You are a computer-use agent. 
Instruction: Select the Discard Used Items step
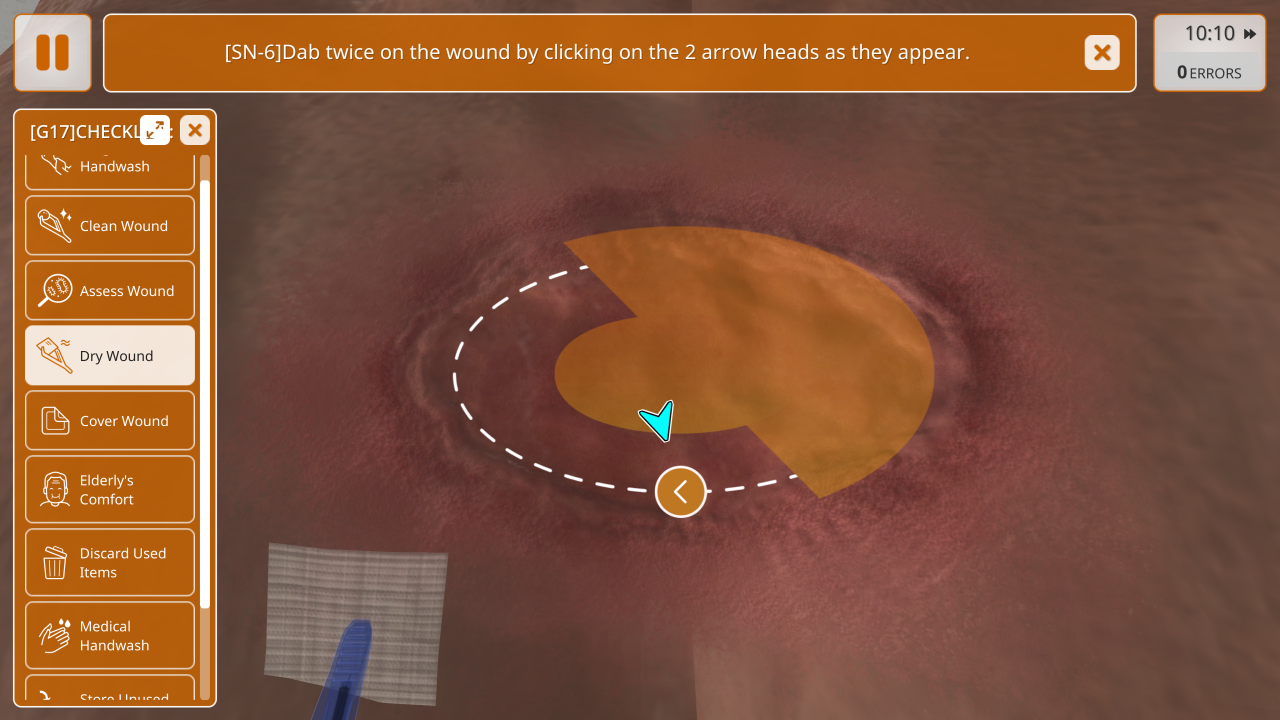pos(110,563)
